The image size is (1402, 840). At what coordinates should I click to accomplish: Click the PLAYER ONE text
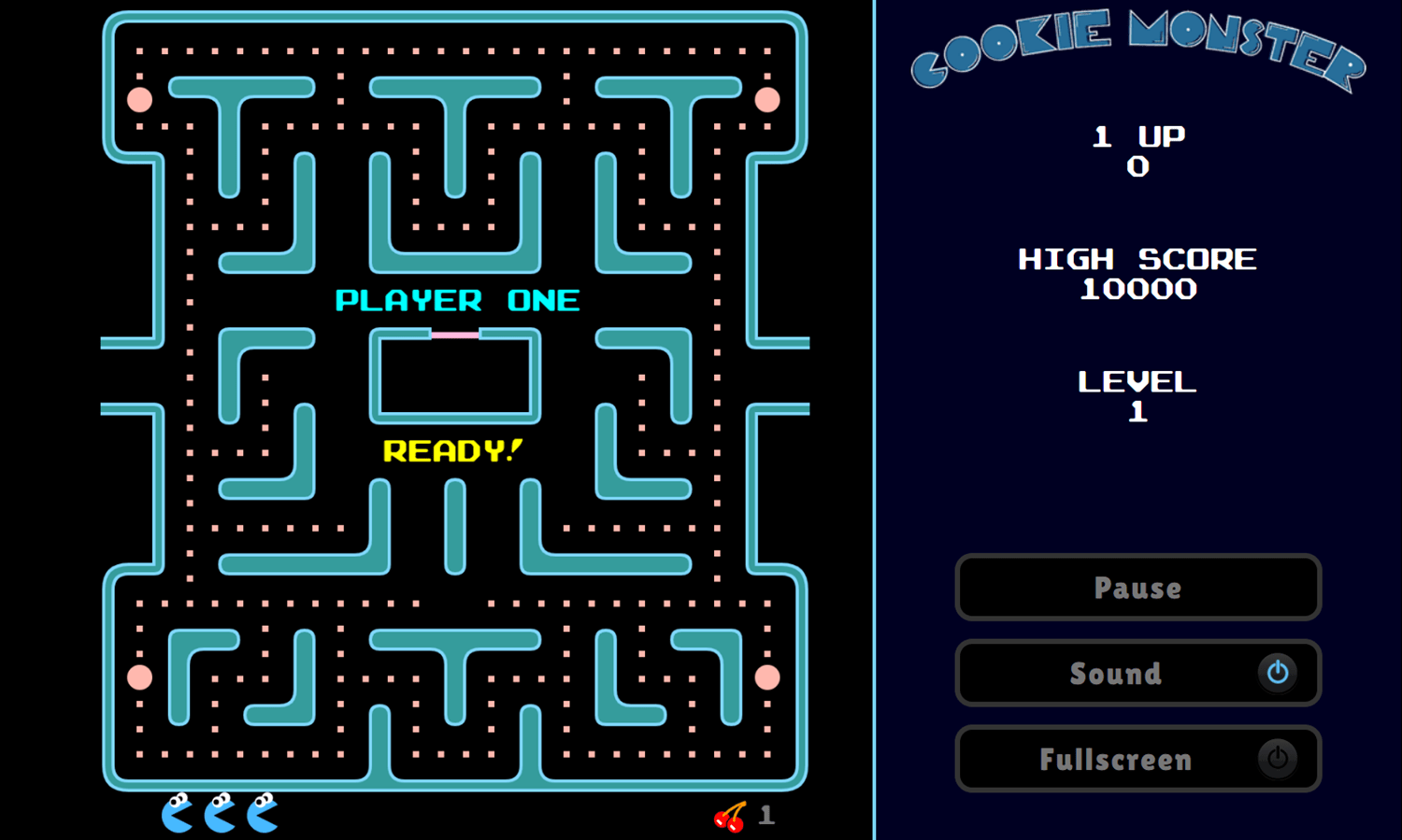(457, 300)
